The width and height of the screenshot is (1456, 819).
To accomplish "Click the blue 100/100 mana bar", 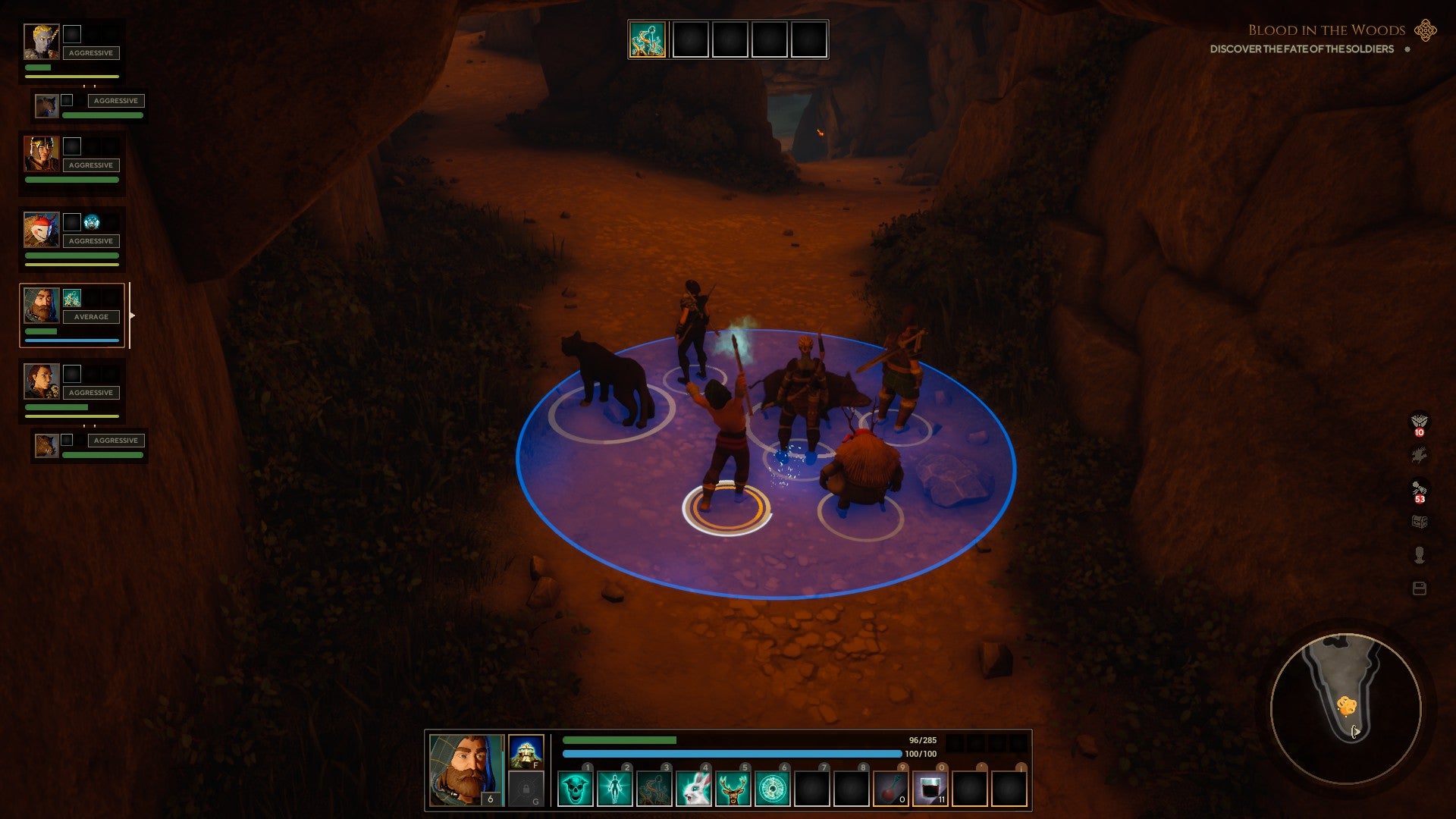I will (x=728, y=753).
